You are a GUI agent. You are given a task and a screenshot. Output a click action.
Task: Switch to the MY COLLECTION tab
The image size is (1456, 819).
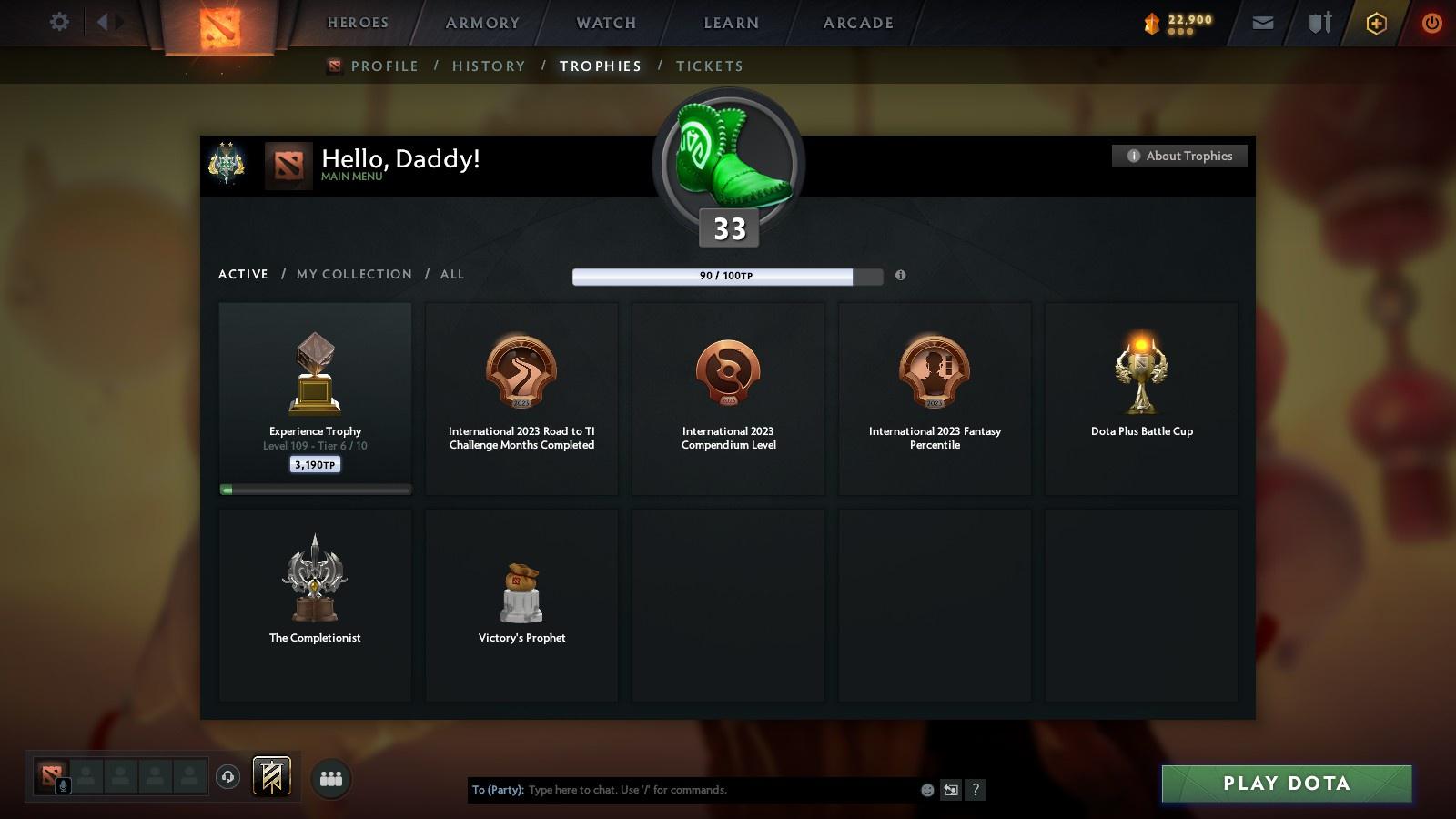point(353,274)
